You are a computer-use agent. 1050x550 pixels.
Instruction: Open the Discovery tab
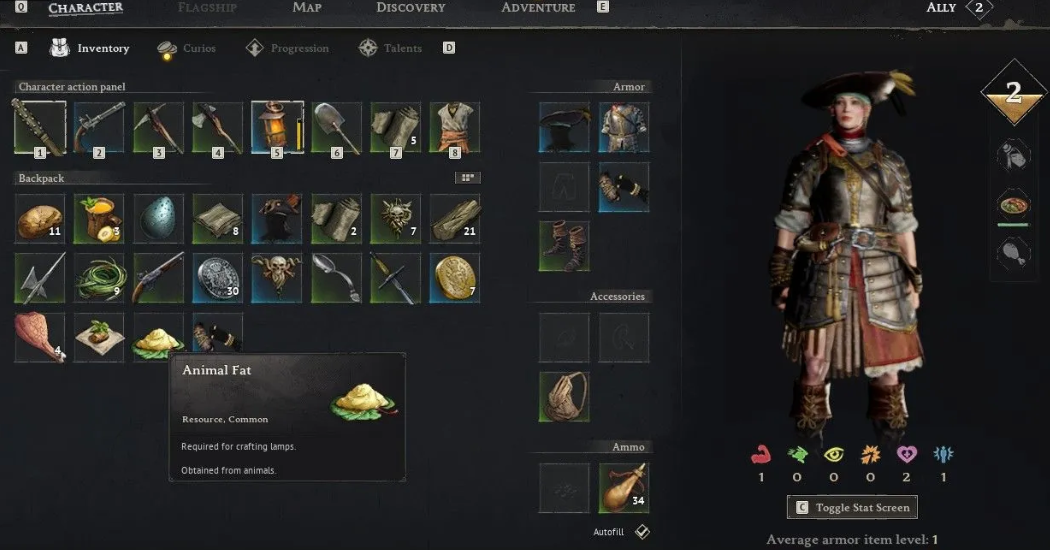point(410,8)
